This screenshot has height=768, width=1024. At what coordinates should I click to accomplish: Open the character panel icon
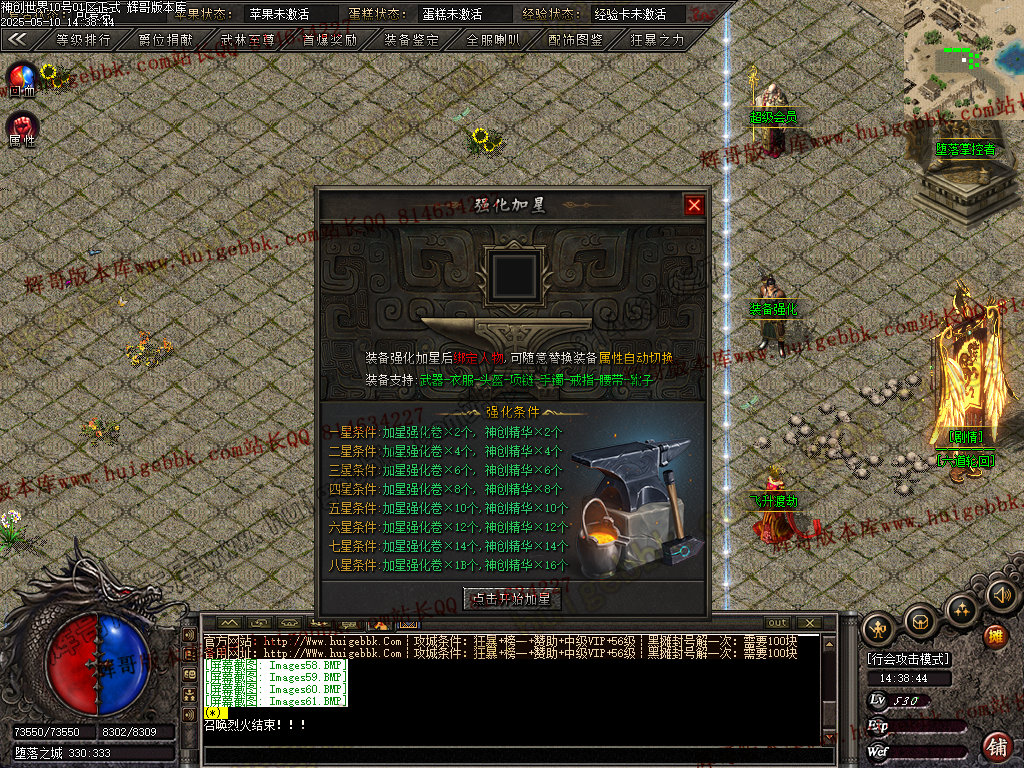[x=878, y=627]
